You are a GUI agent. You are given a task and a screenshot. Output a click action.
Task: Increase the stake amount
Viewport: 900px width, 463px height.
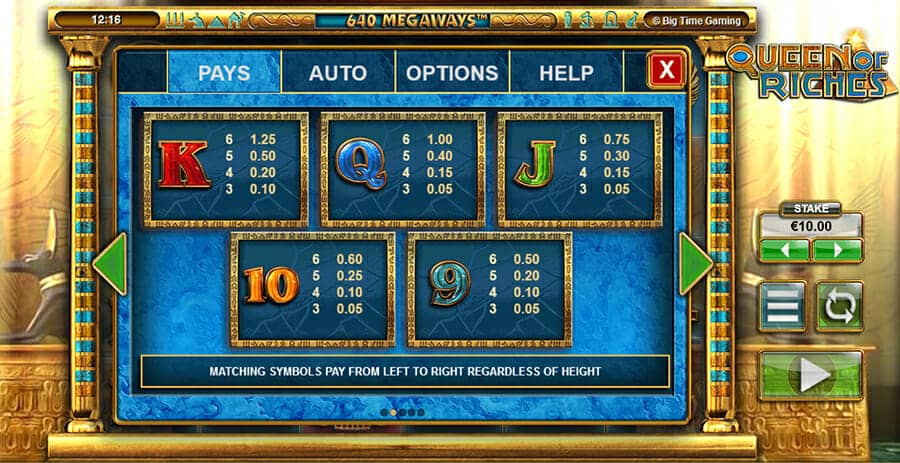(838, 250)
